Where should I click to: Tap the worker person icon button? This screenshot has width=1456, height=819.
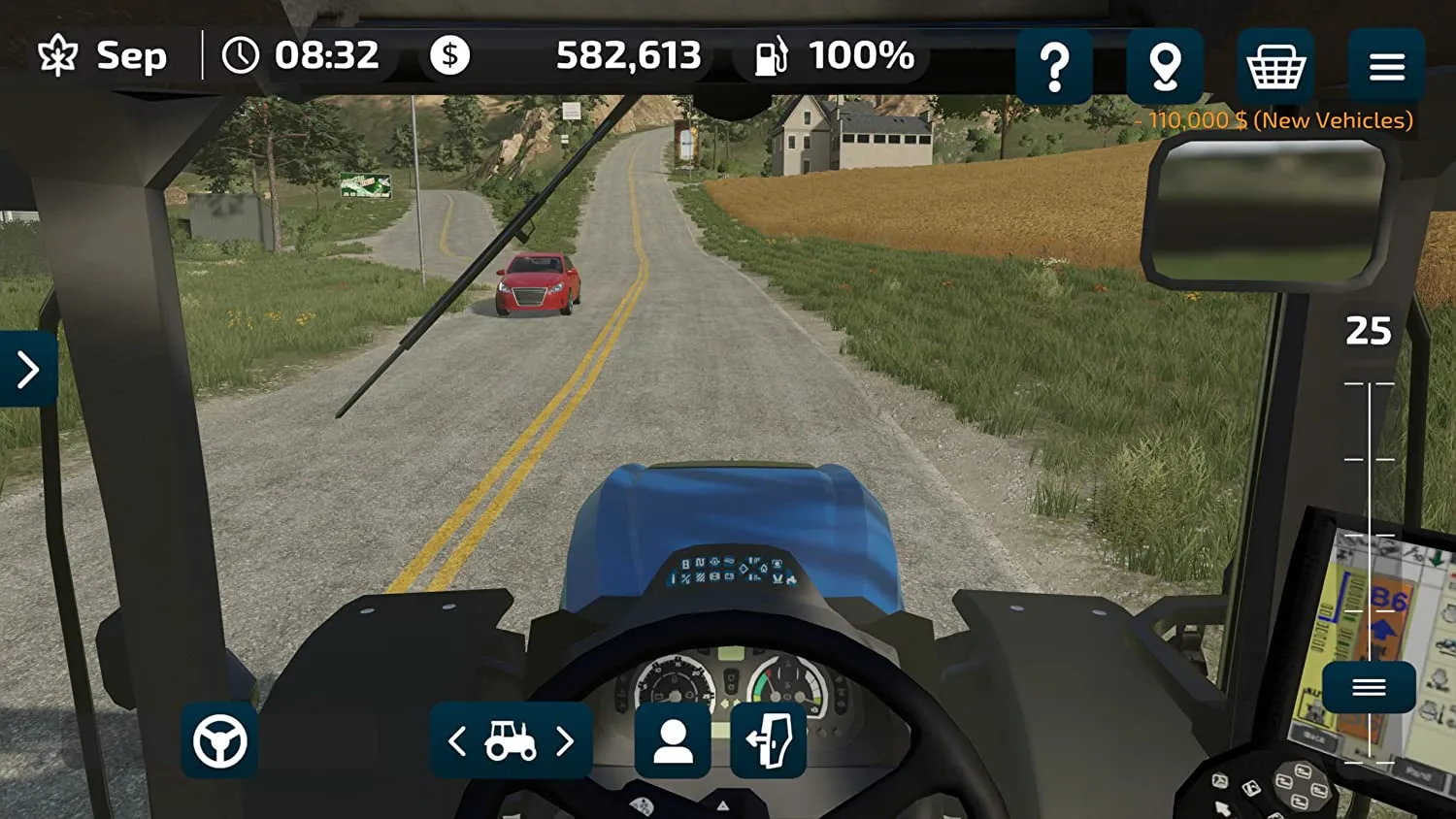pyautogui.click(x=673, y=741)
